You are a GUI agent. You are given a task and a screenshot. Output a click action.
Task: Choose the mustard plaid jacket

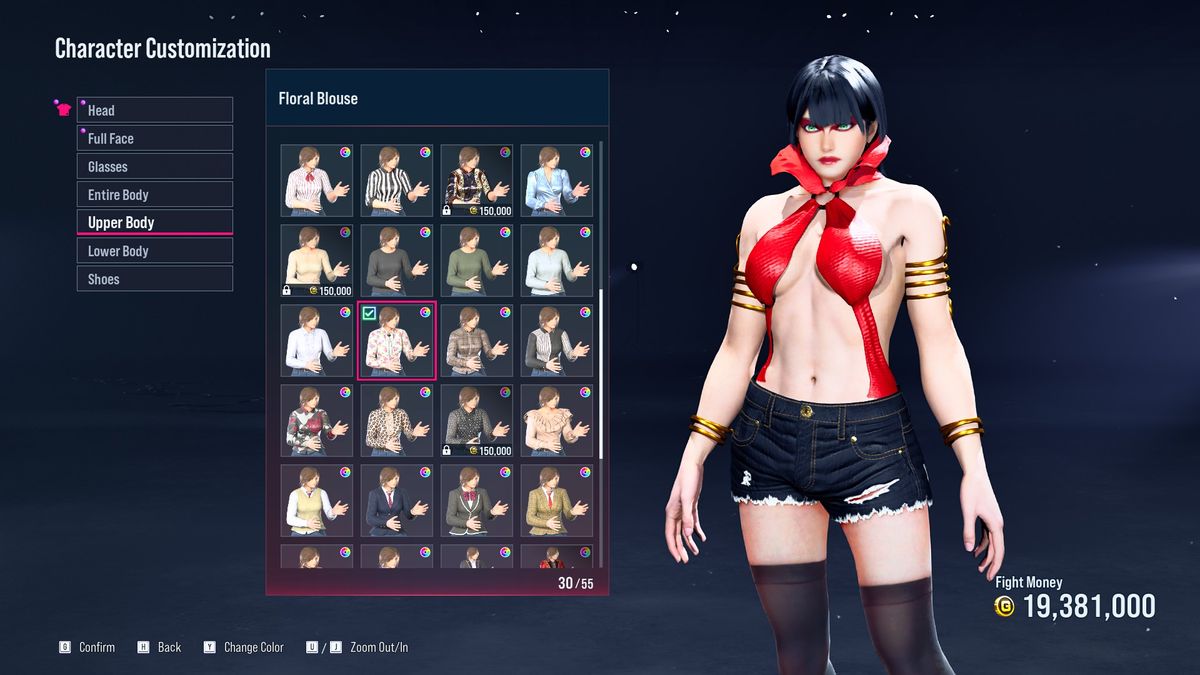point(557,501)
